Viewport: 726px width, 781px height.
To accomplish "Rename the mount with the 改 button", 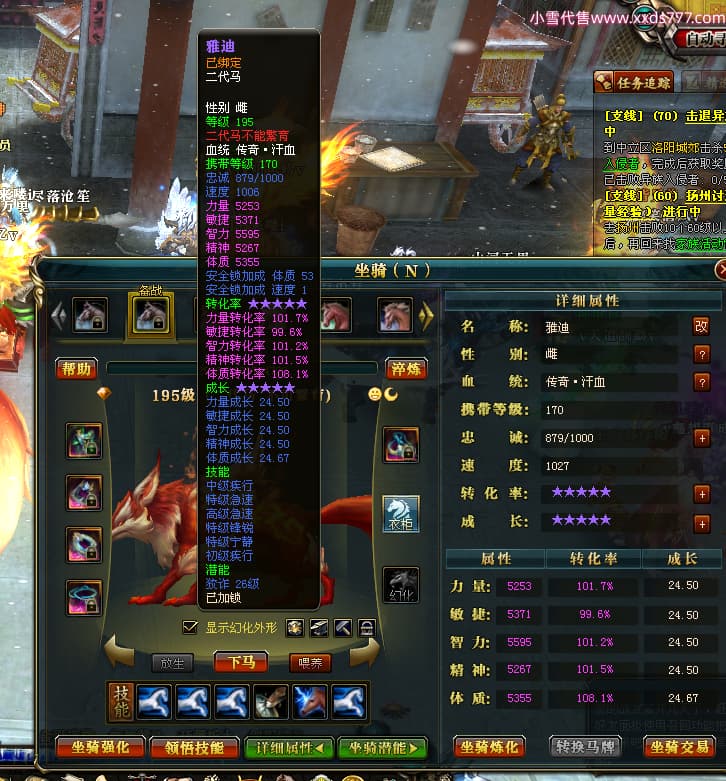I will click(701, 325).
